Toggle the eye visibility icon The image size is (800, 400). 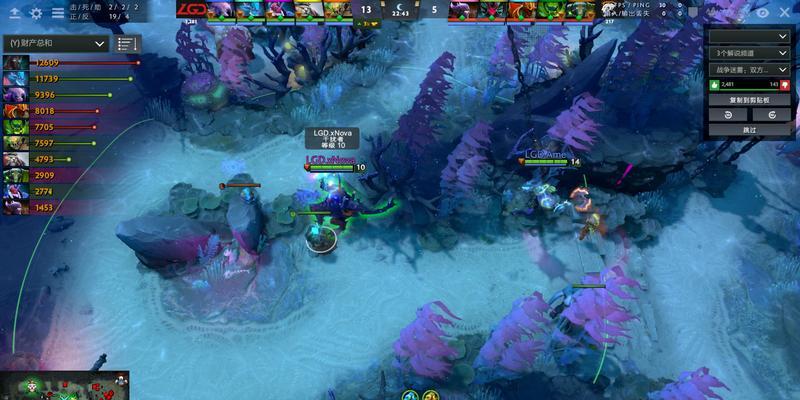coord(763,12)
